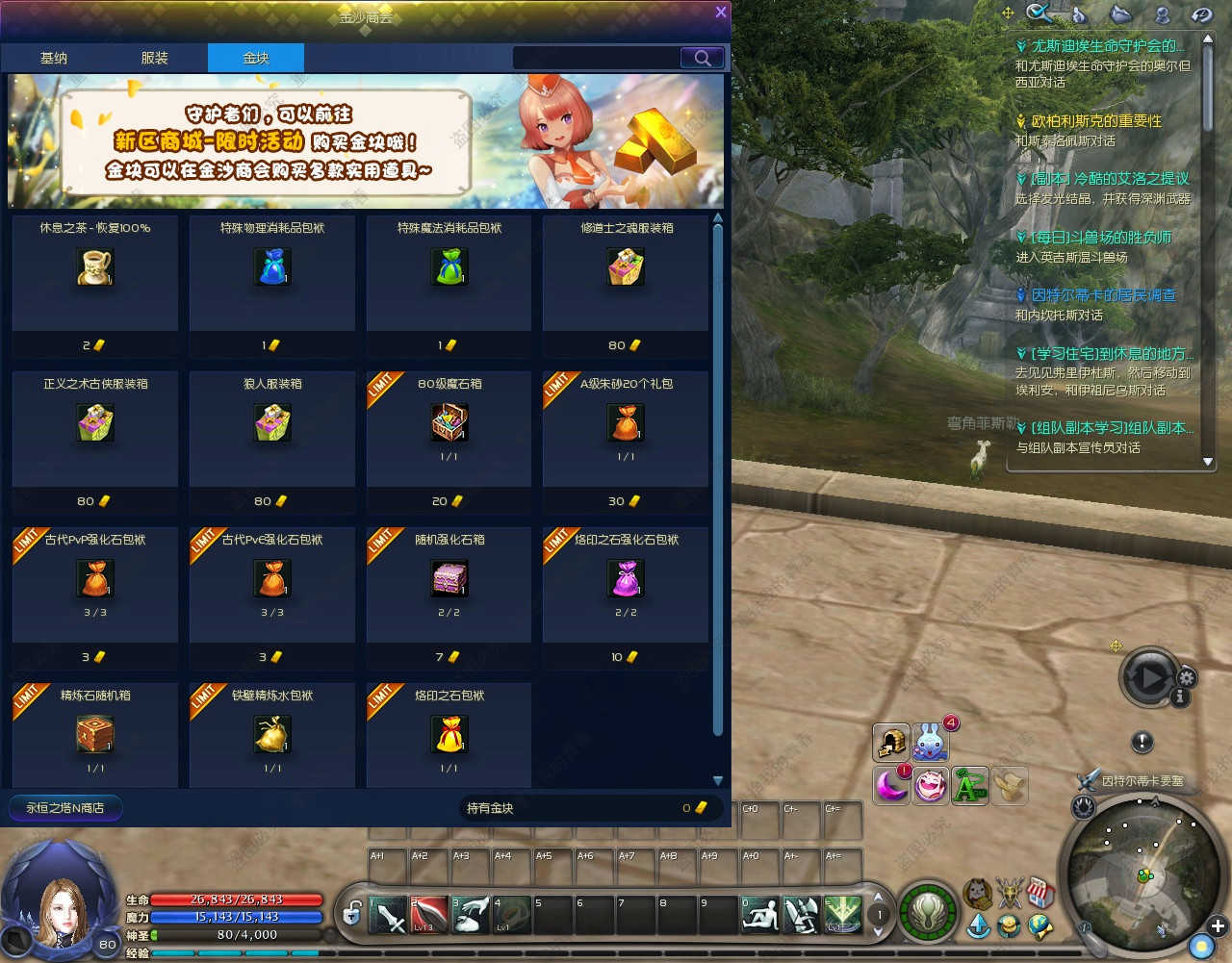Open the 服装 shop tab
The height and width of the screenshot is (963, 1232).
click(x=154, y=58)
